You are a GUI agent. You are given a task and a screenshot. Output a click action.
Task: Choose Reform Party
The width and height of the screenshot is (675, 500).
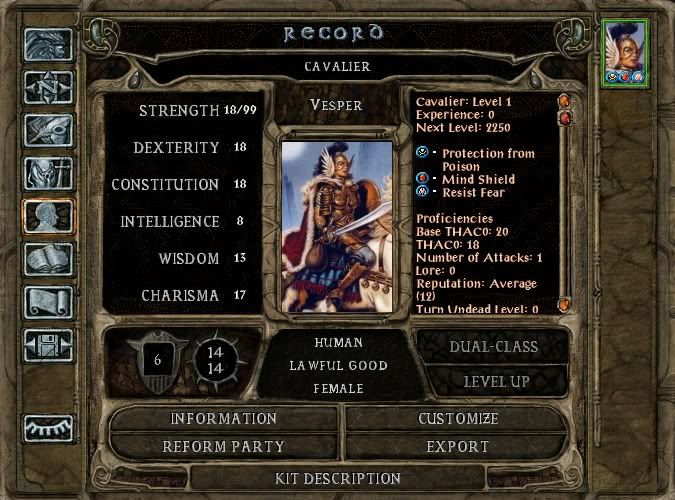tap(223, 446)
